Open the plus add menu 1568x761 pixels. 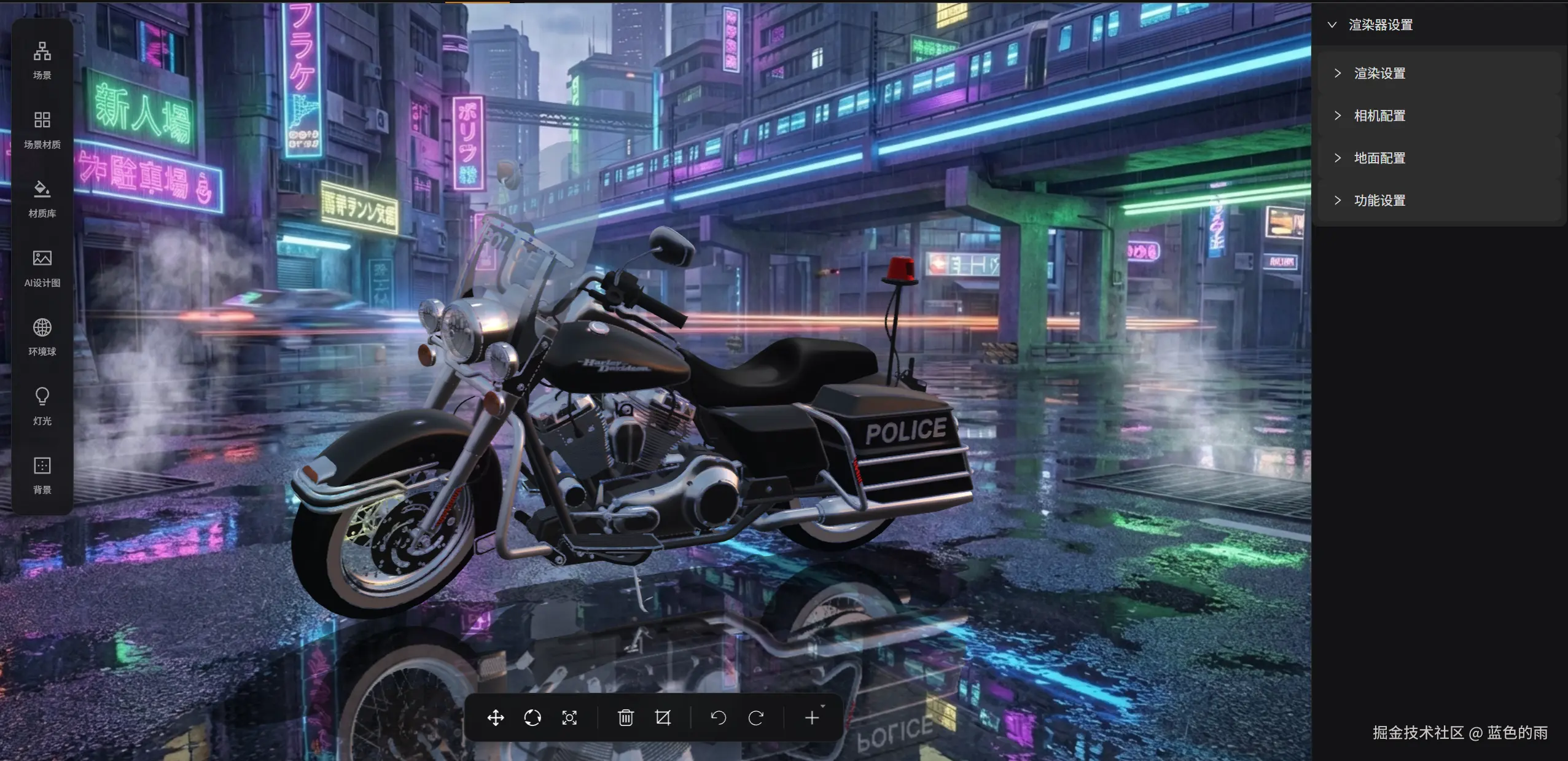click(812, 717)
